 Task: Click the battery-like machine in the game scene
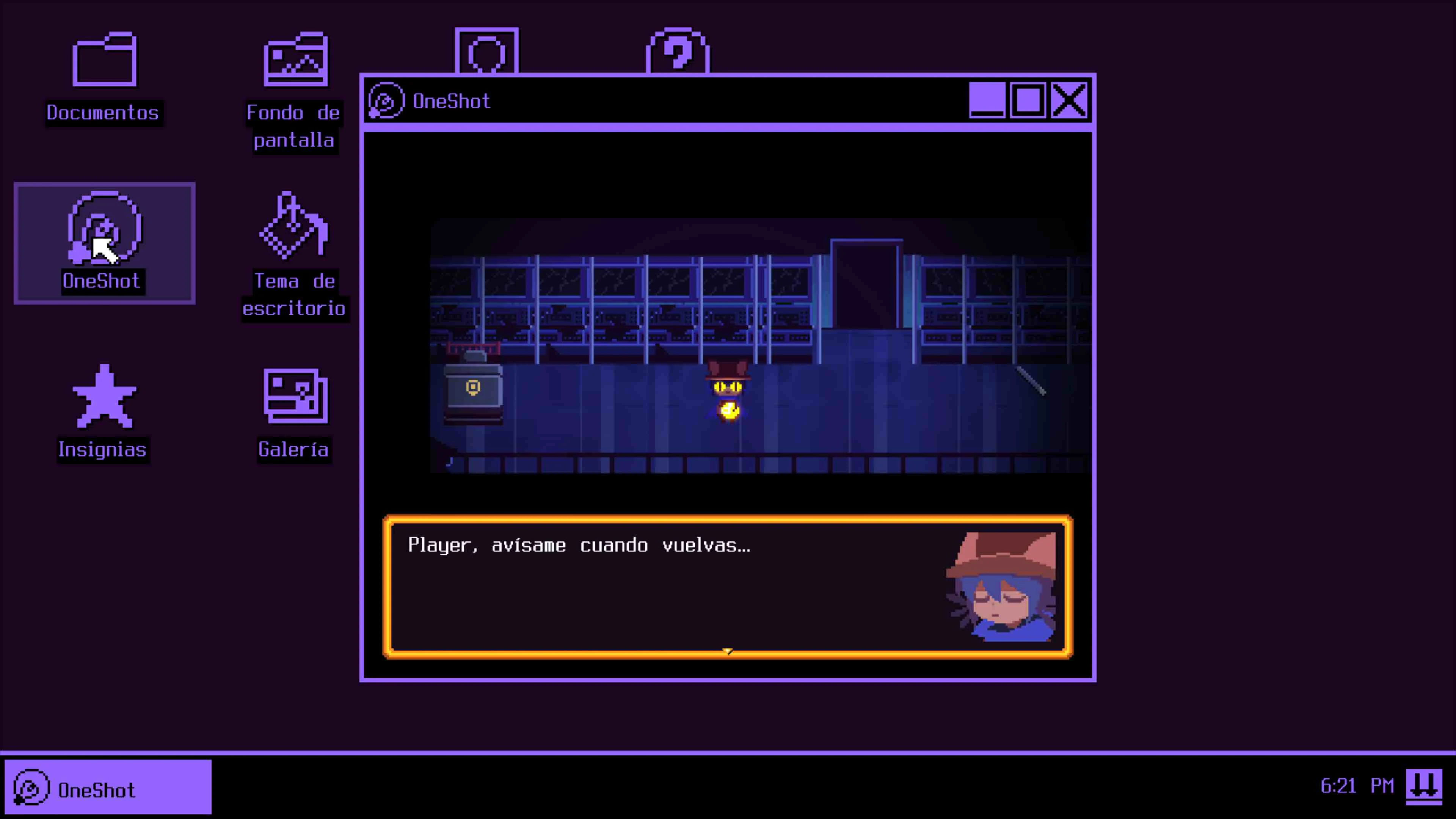click(474, 390)
